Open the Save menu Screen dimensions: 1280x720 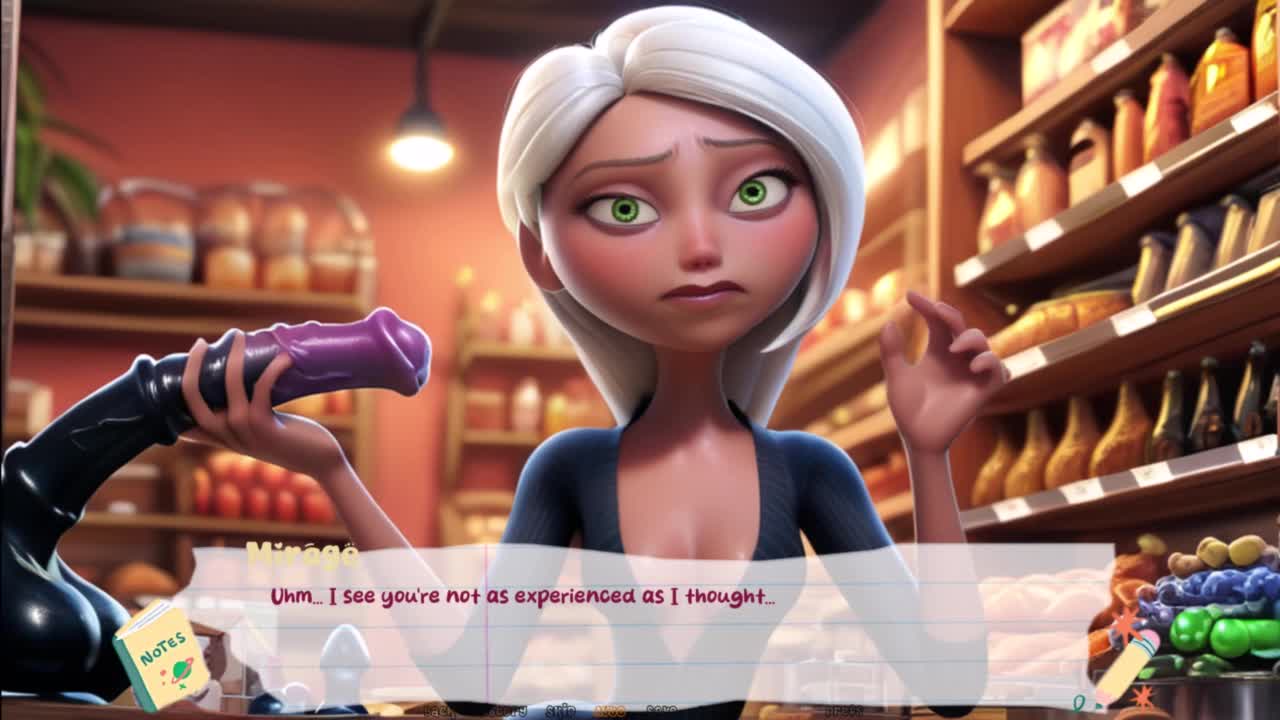point(661,710)
